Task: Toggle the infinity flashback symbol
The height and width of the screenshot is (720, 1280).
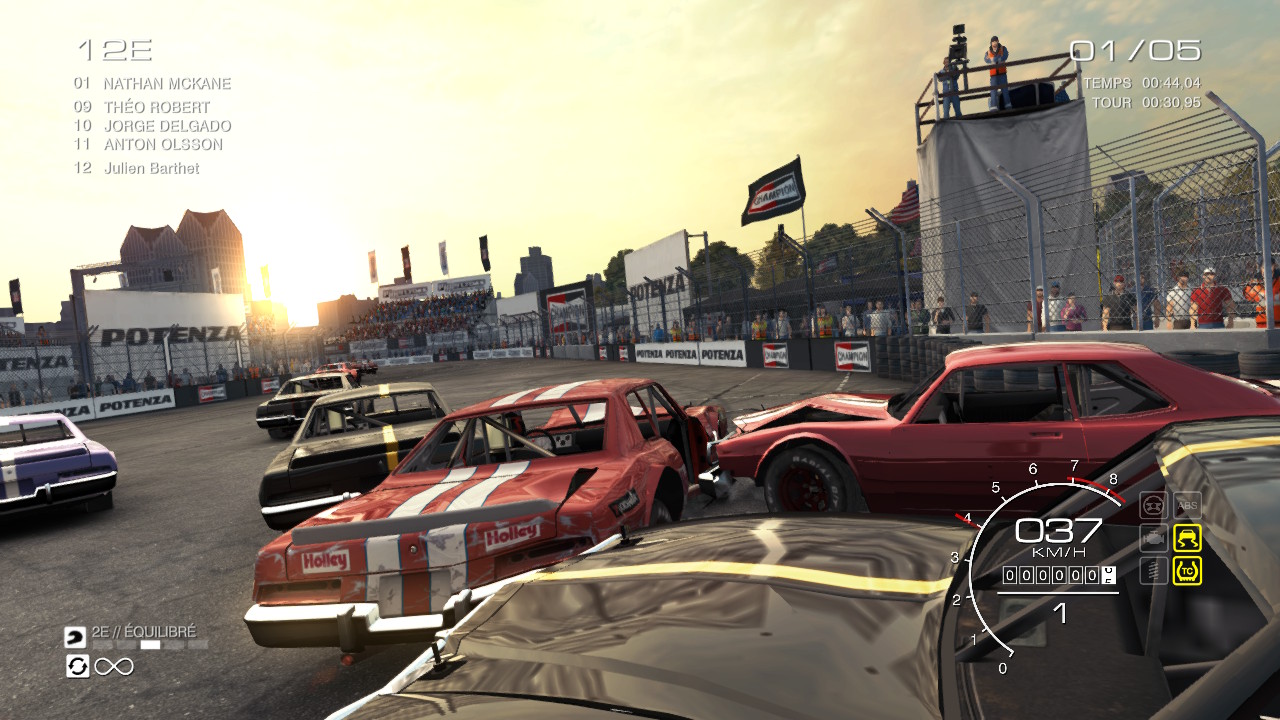Action: [x=114, y=666]
